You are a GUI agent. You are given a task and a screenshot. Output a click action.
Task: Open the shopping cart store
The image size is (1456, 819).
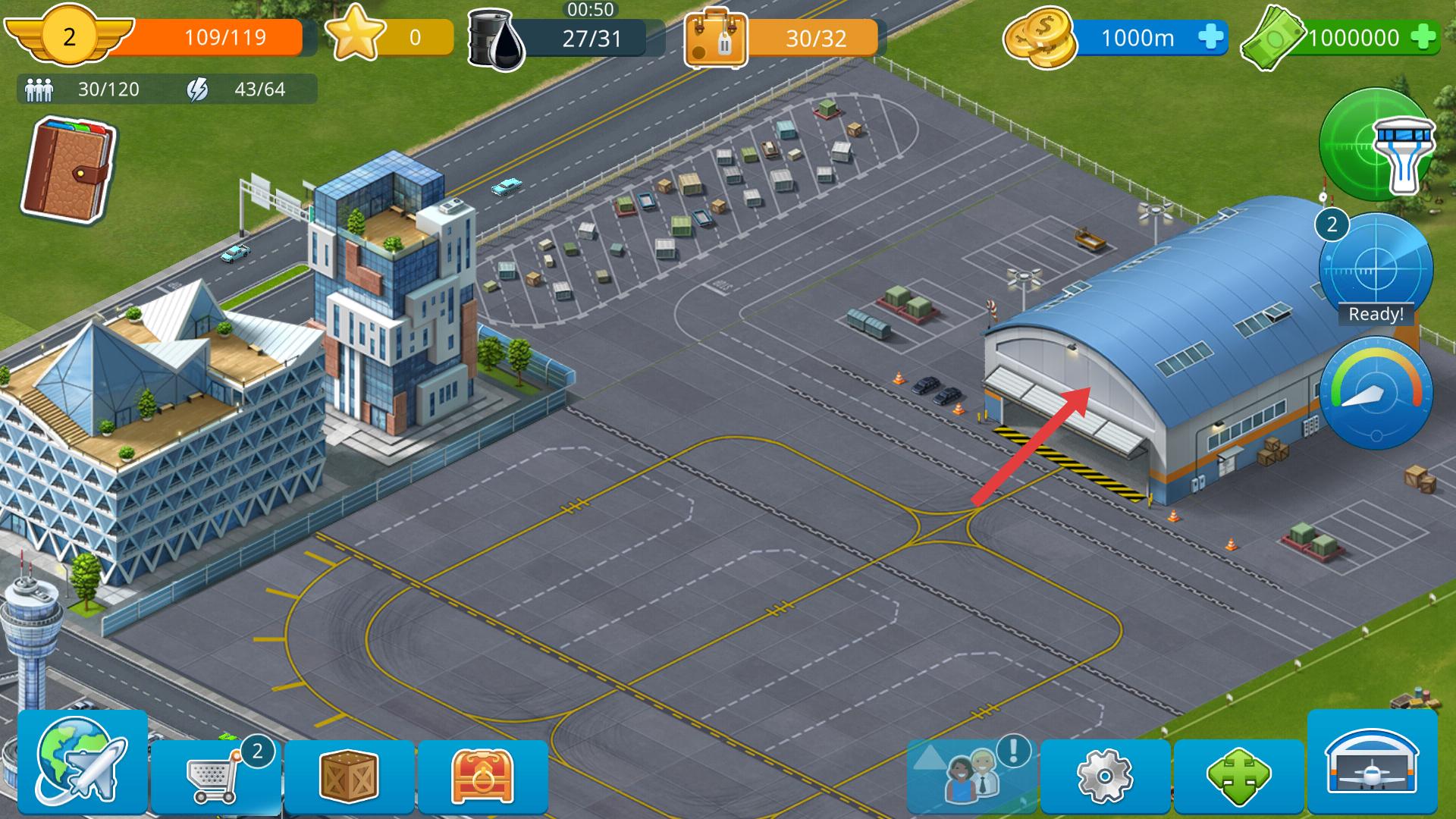[216, 775]
